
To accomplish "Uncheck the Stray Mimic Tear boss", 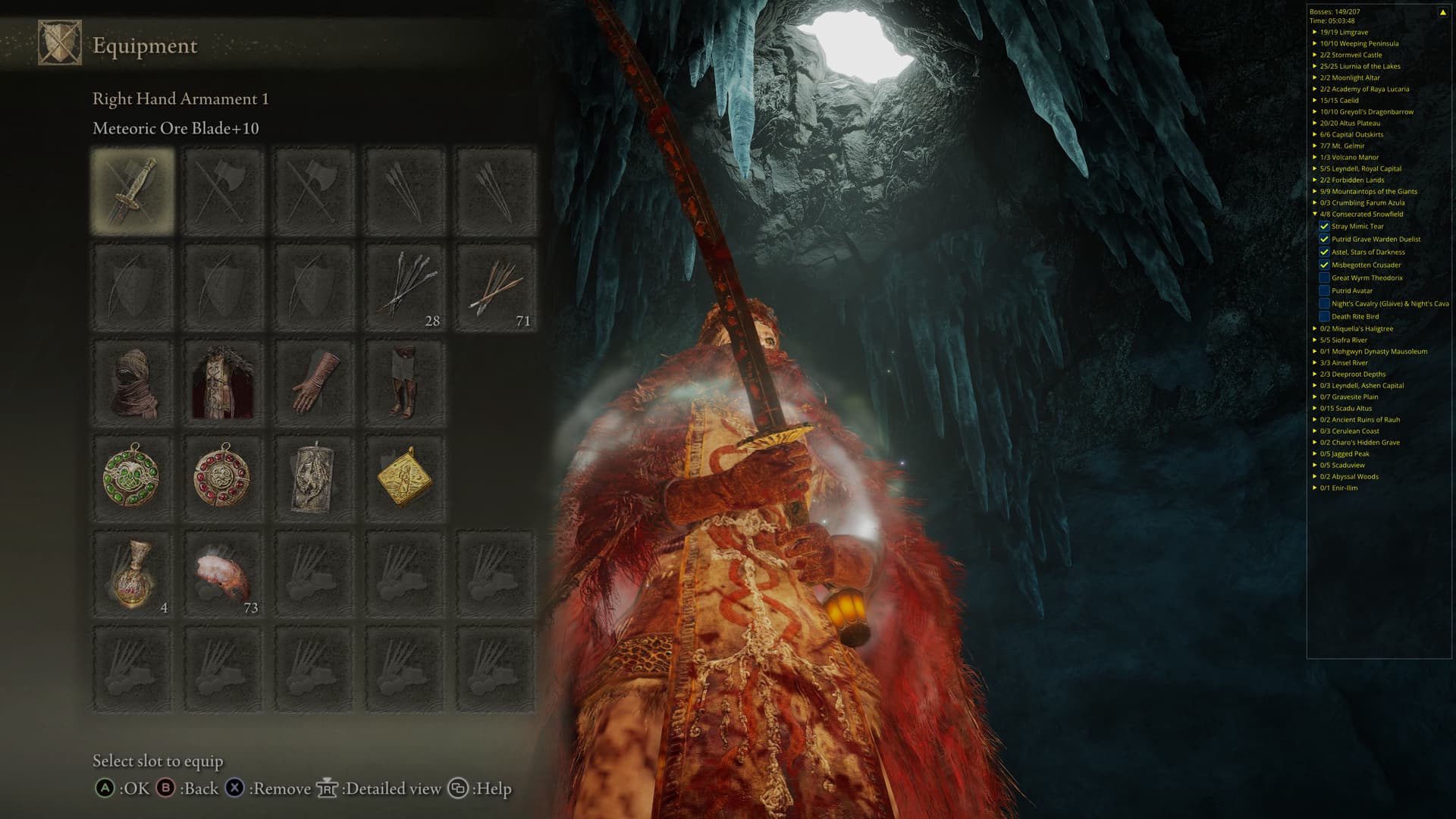I will [1324, 226].
